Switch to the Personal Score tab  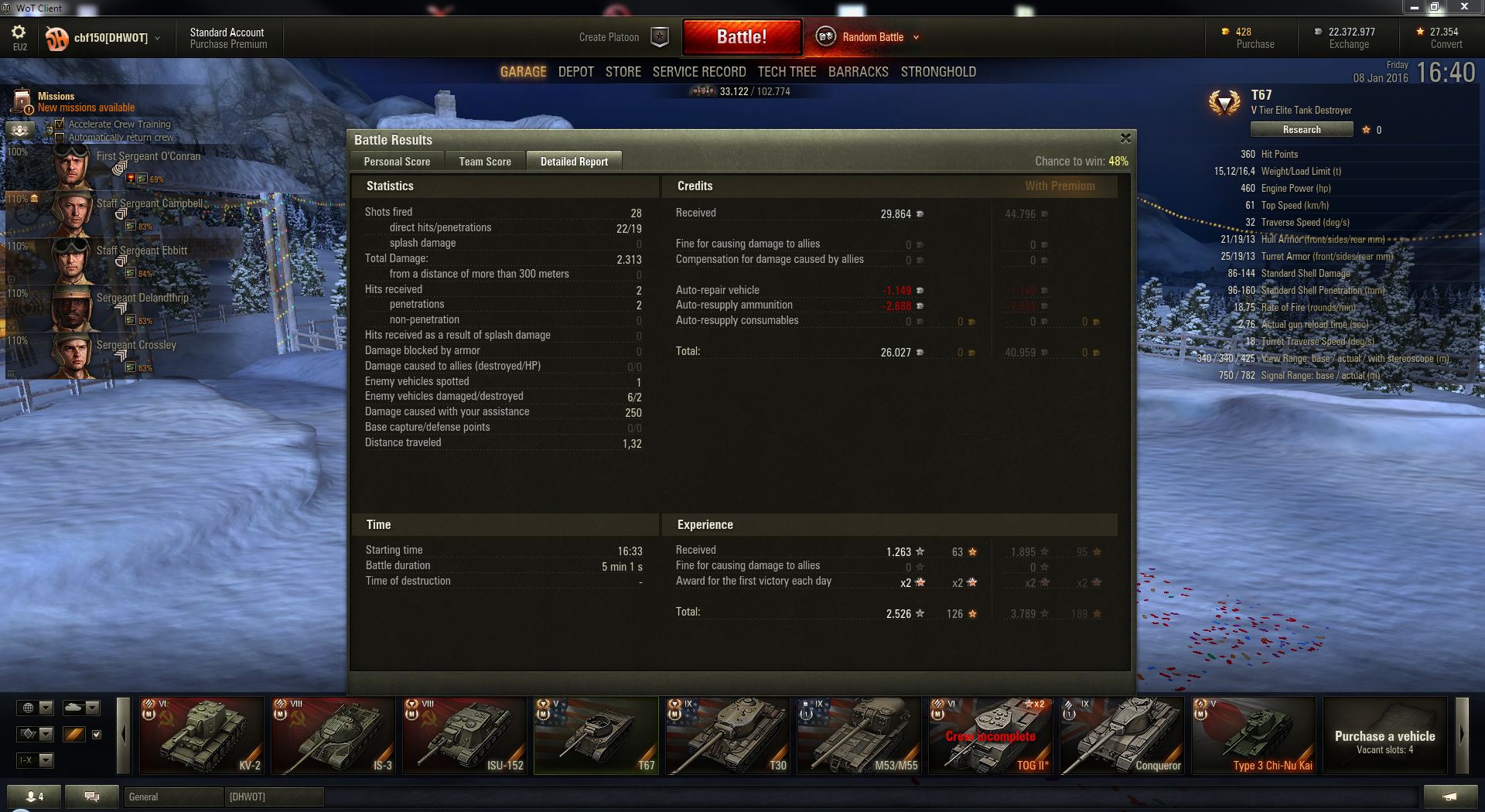click(x=397, y=162)
